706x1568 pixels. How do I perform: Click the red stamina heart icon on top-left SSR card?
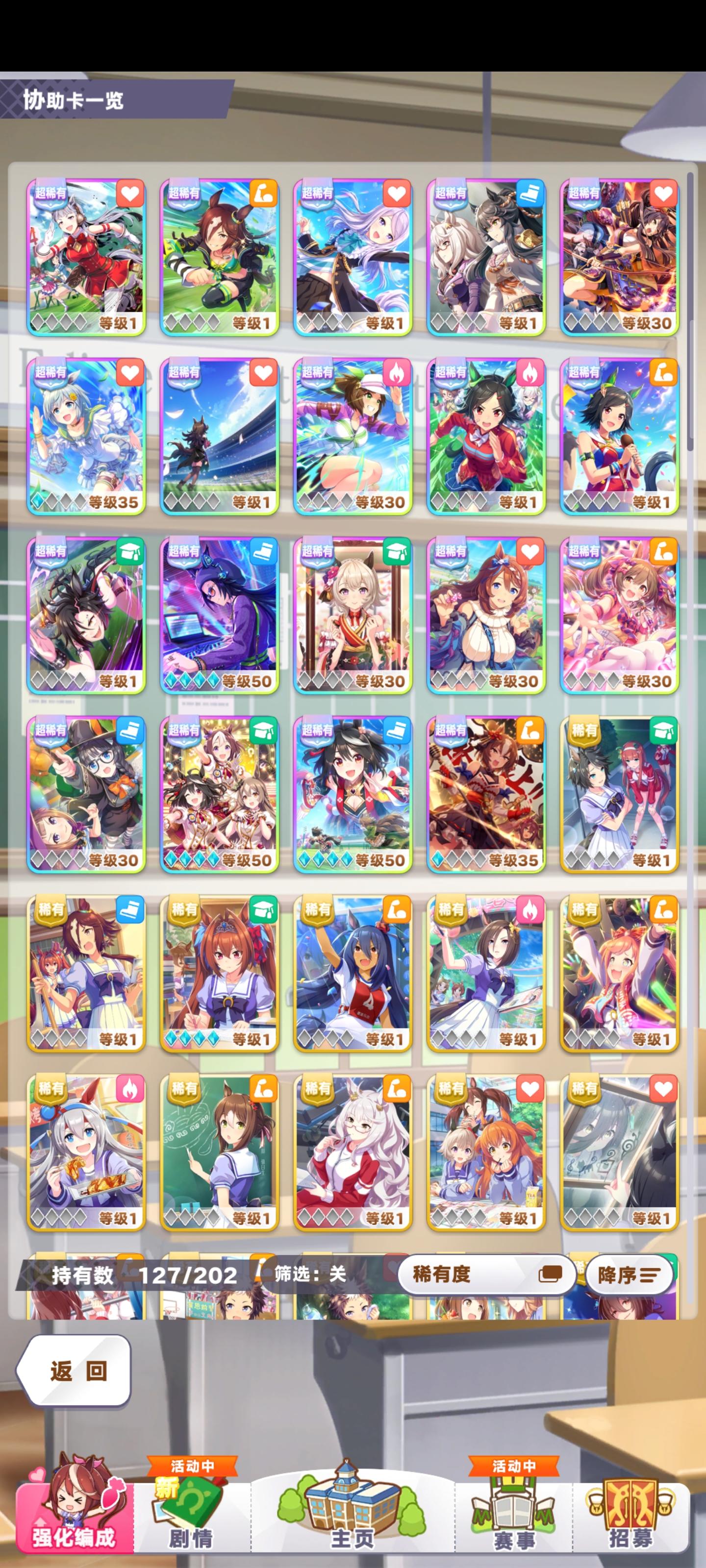130,192
